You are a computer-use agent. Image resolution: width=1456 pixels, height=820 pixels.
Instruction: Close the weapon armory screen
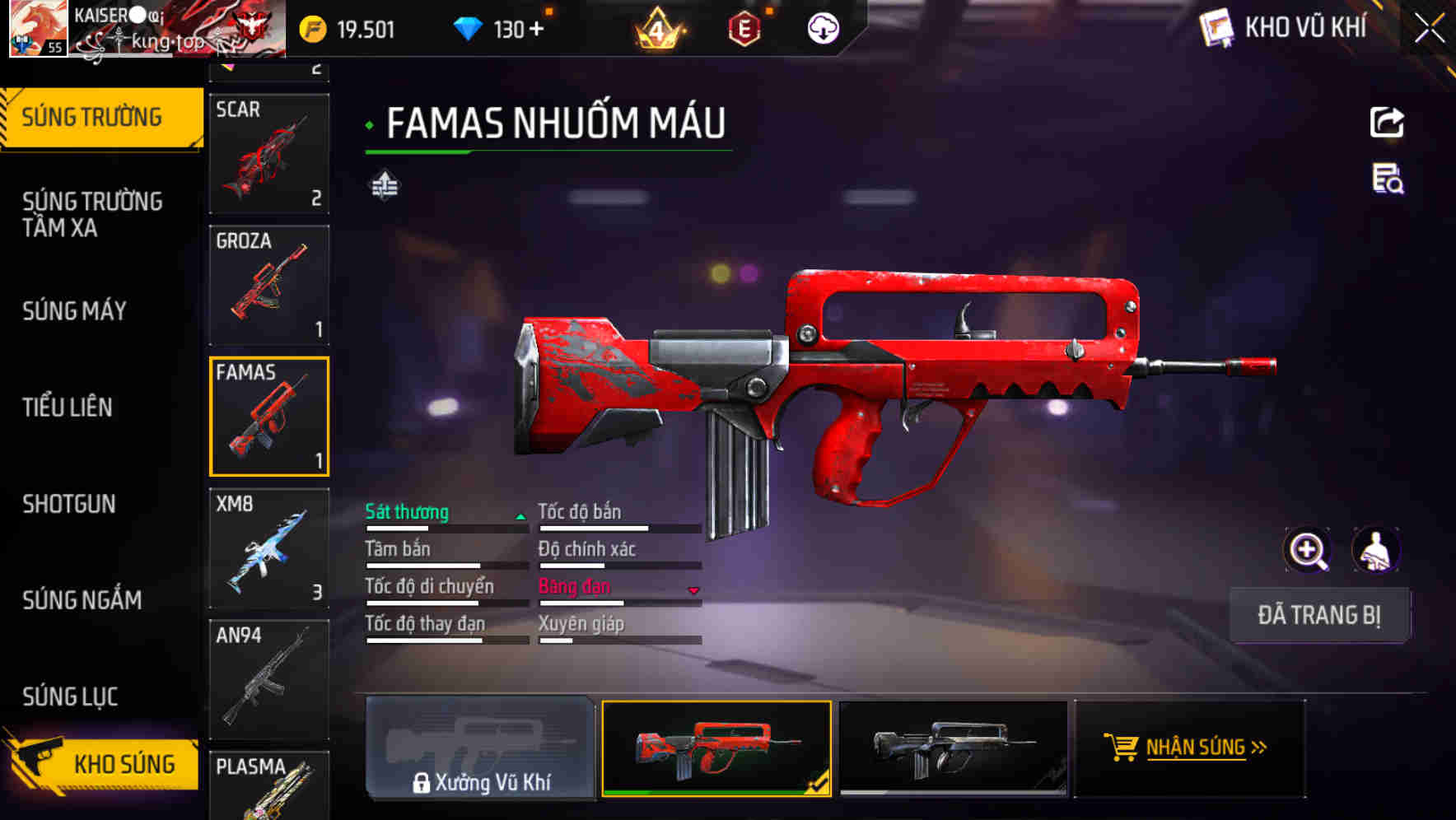(1429, 29)
